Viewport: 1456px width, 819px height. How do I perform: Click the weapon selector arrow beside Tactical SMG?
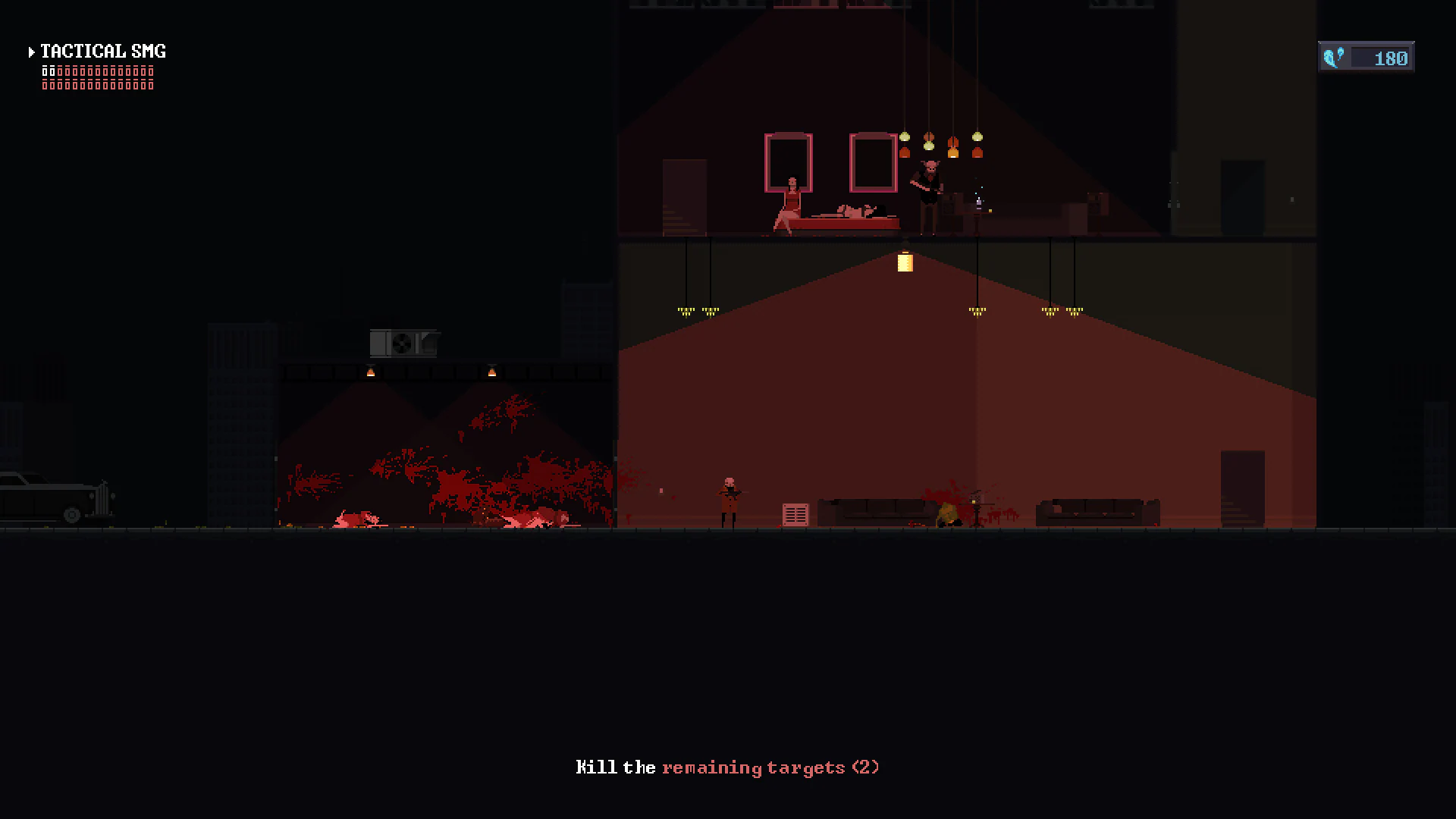click(x=32, y=52)
